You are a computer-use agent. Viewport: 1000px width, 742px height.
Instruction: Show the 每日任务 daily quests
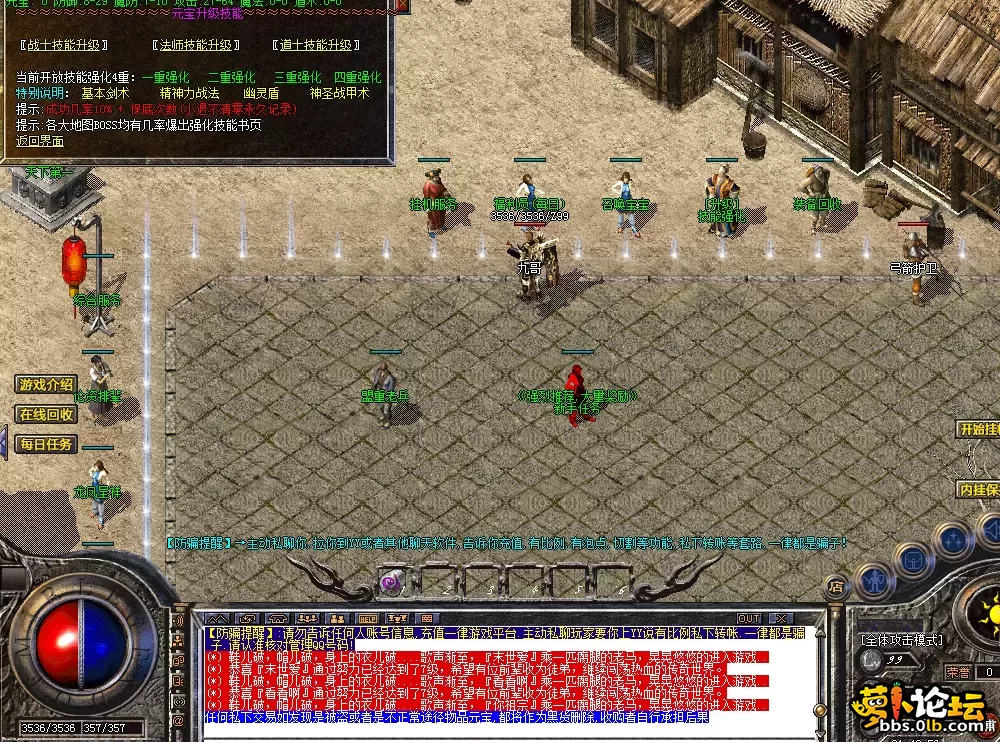point(46,444)
